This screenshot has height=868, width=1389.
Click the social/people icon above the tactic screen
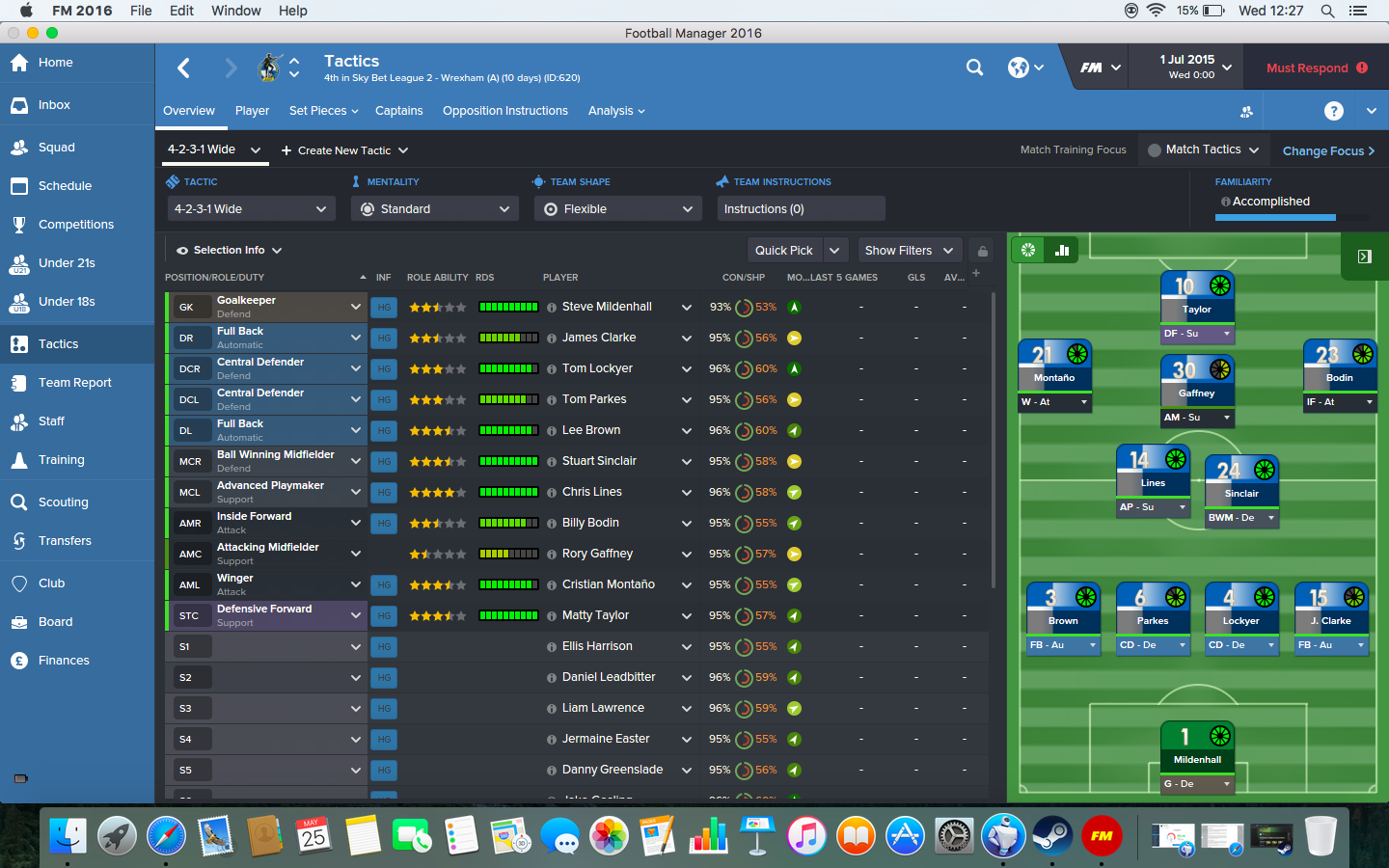click(x=1247, y=112)
